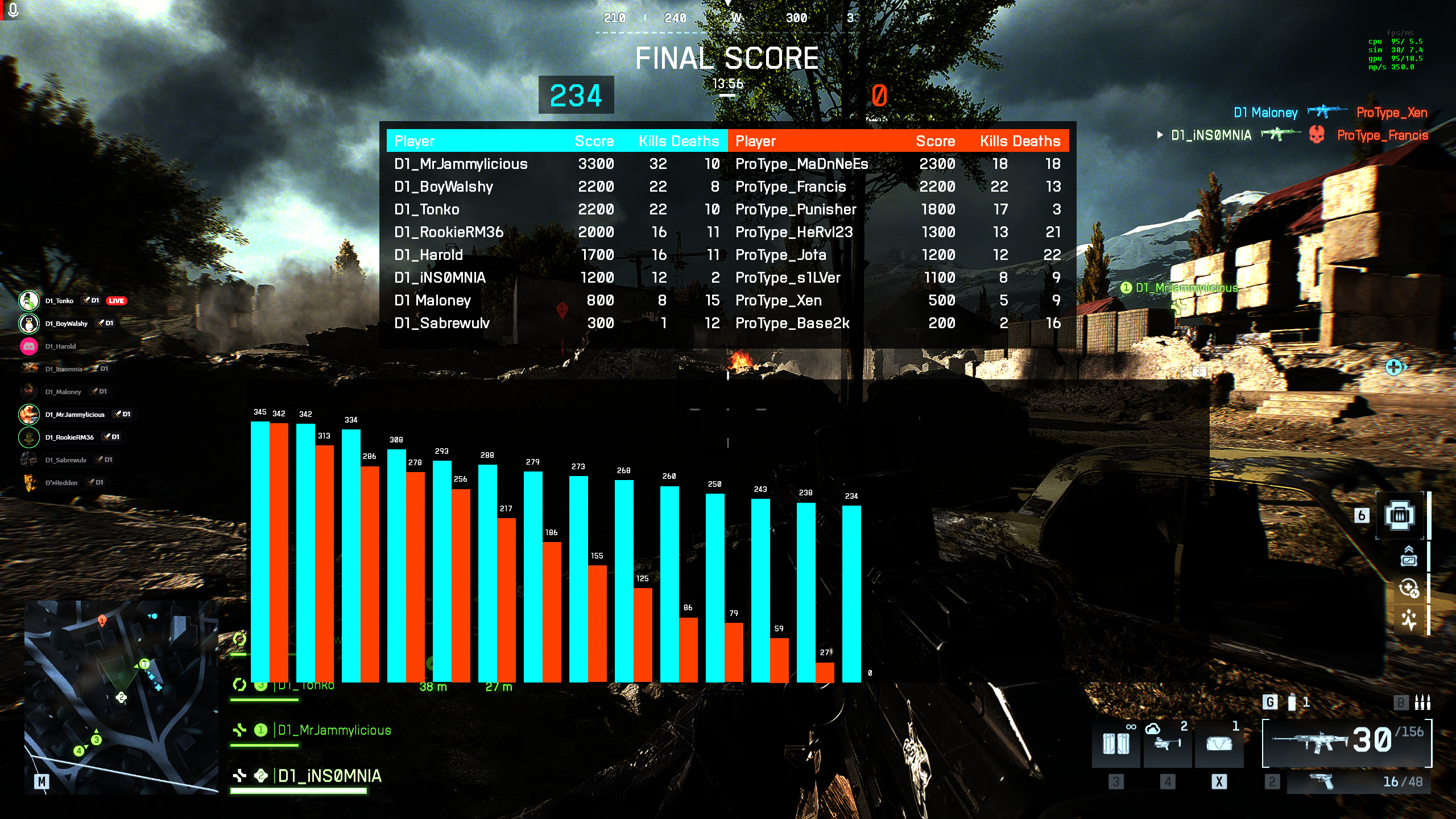
Task: Click squad member D1_iNS0MNIA in squad list
Action: [x=329, y=776]
